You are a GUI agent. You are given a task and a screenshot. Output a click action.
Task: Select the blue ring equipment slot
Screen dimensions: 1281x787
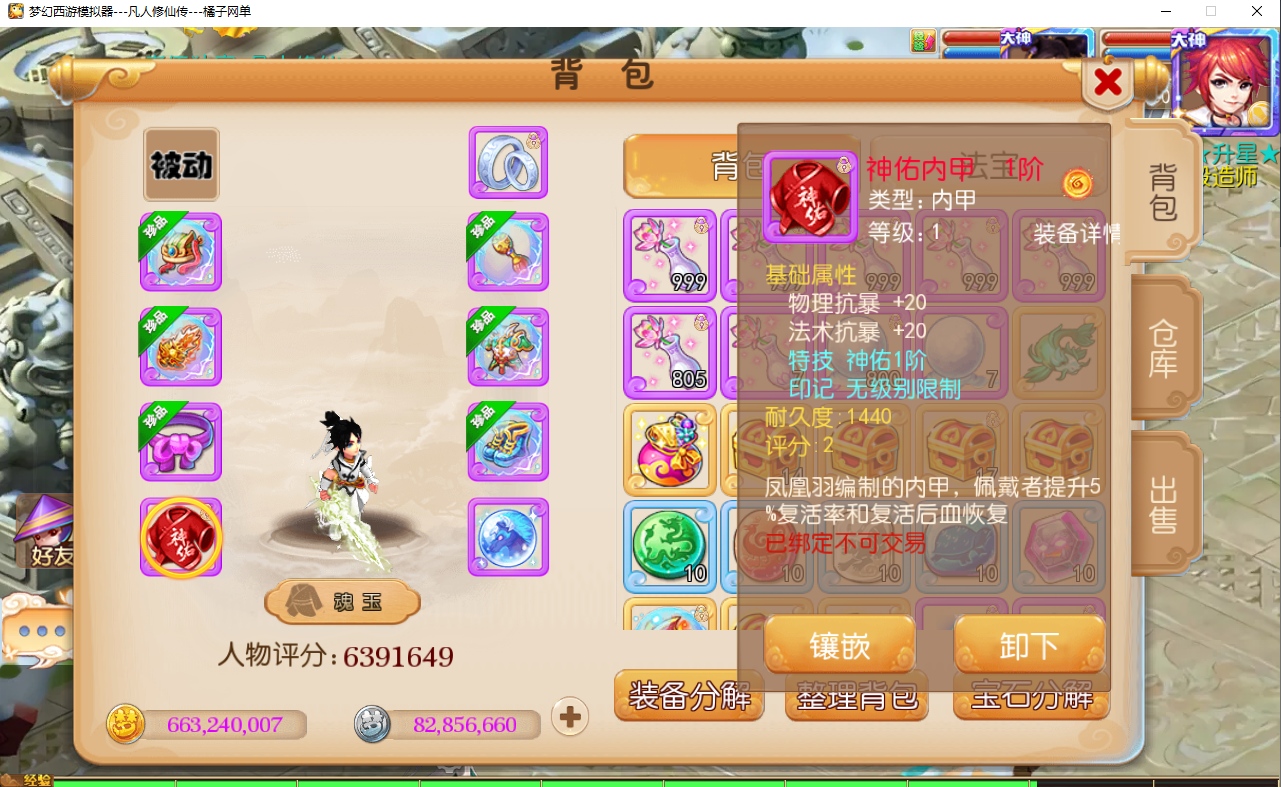point(508,162)
